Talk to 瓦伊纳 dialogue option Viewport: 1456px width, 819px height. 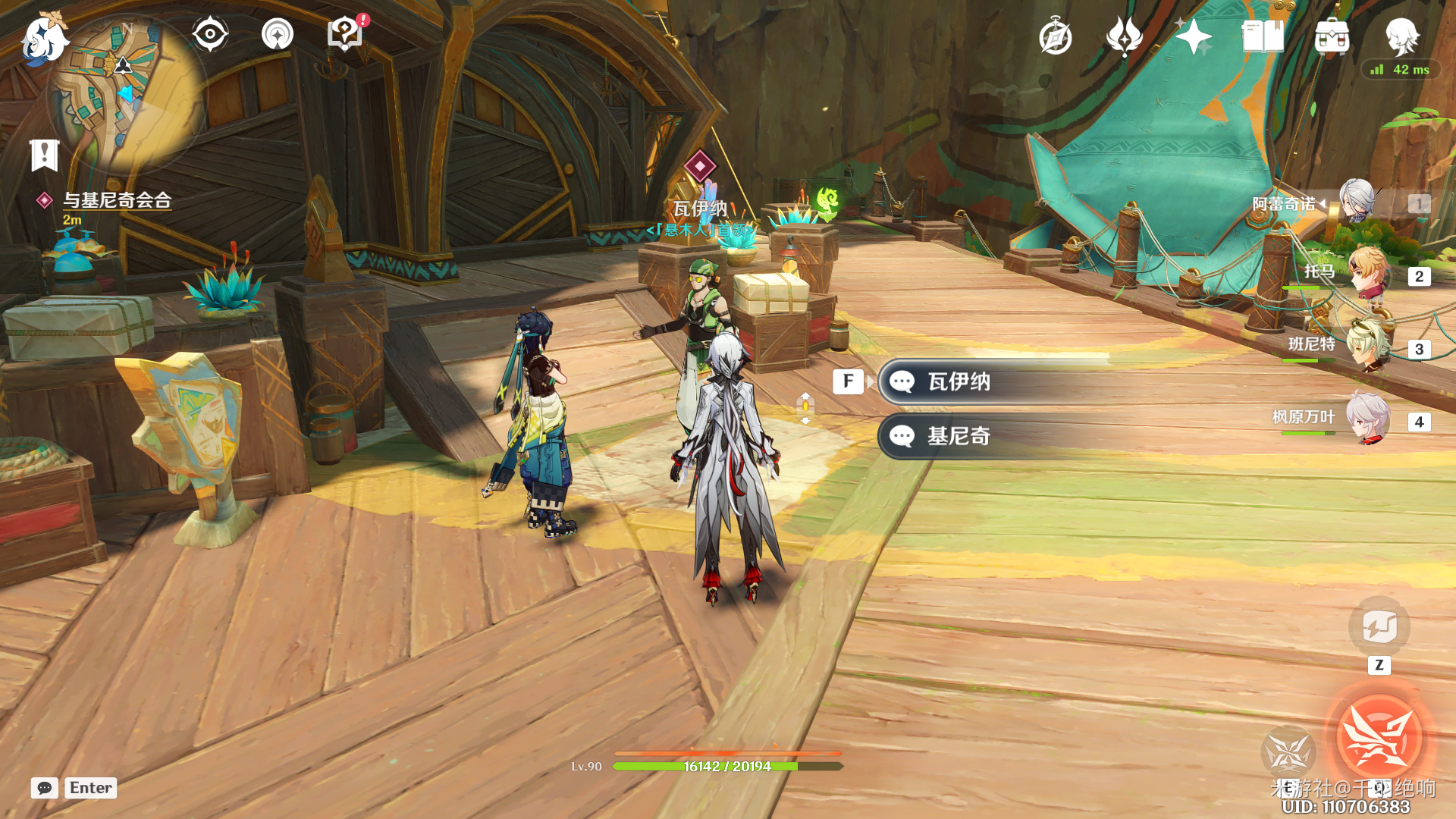click(959, 381)
